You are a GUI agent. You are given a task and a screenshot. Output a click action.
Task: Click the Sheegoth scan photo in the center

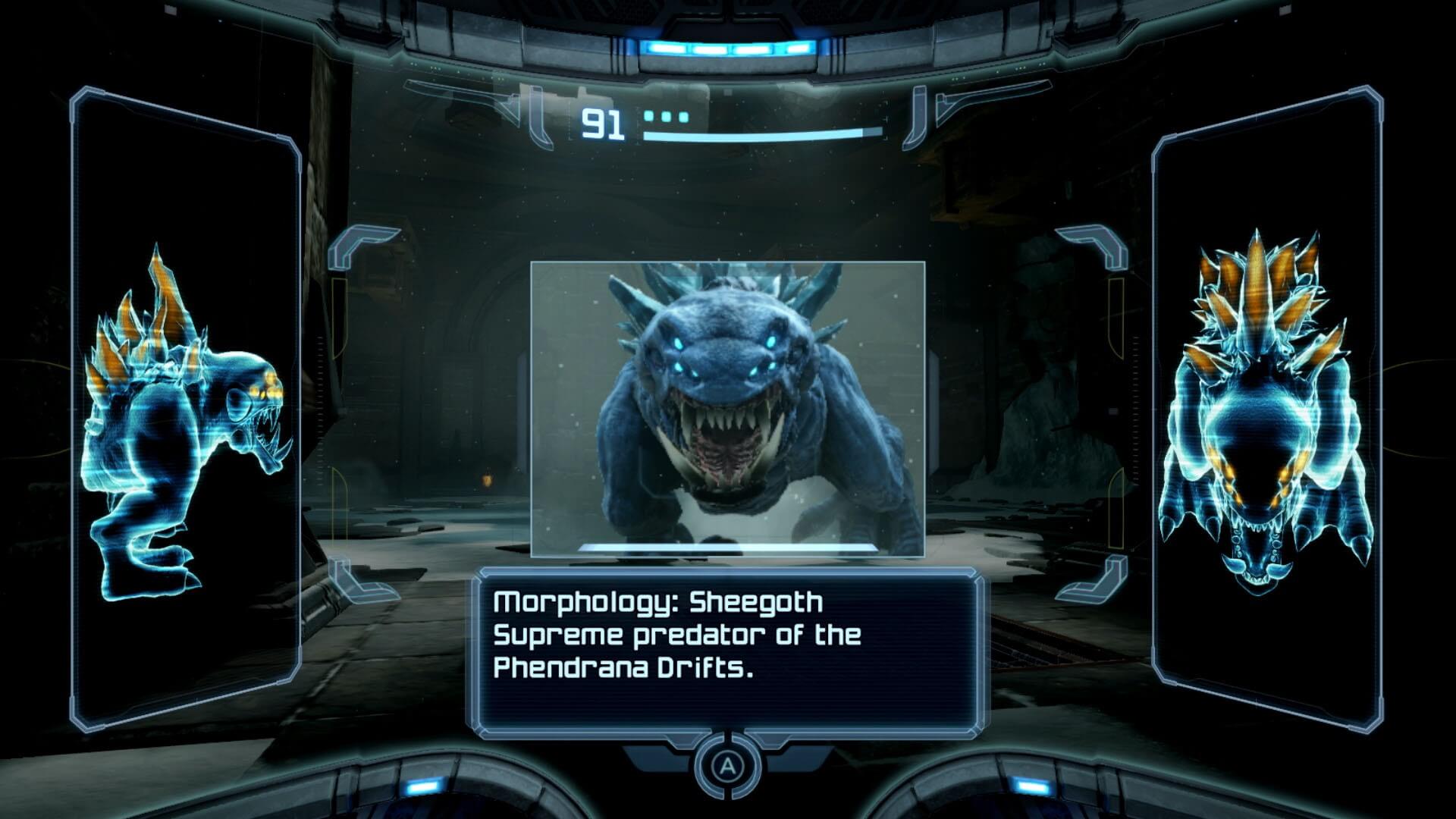coord(727,408)
